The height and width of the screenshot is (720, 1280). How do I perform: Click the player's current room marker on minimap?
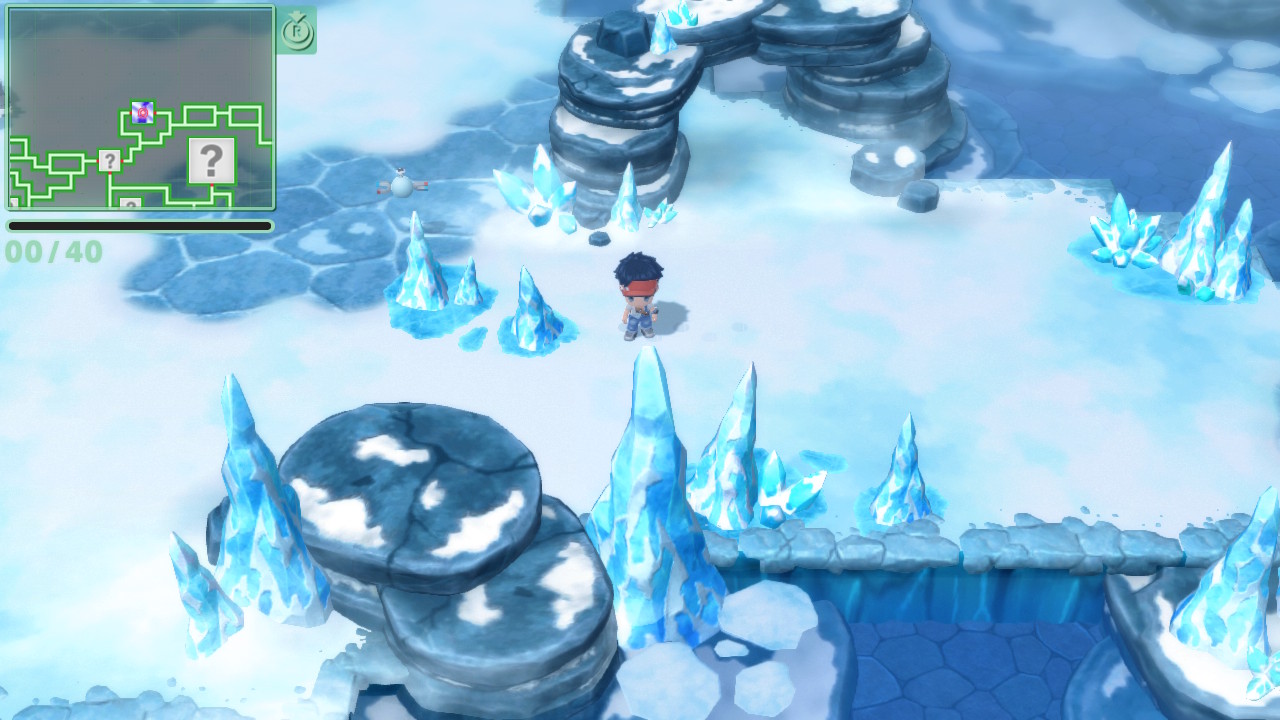click(x=142, y=113)
